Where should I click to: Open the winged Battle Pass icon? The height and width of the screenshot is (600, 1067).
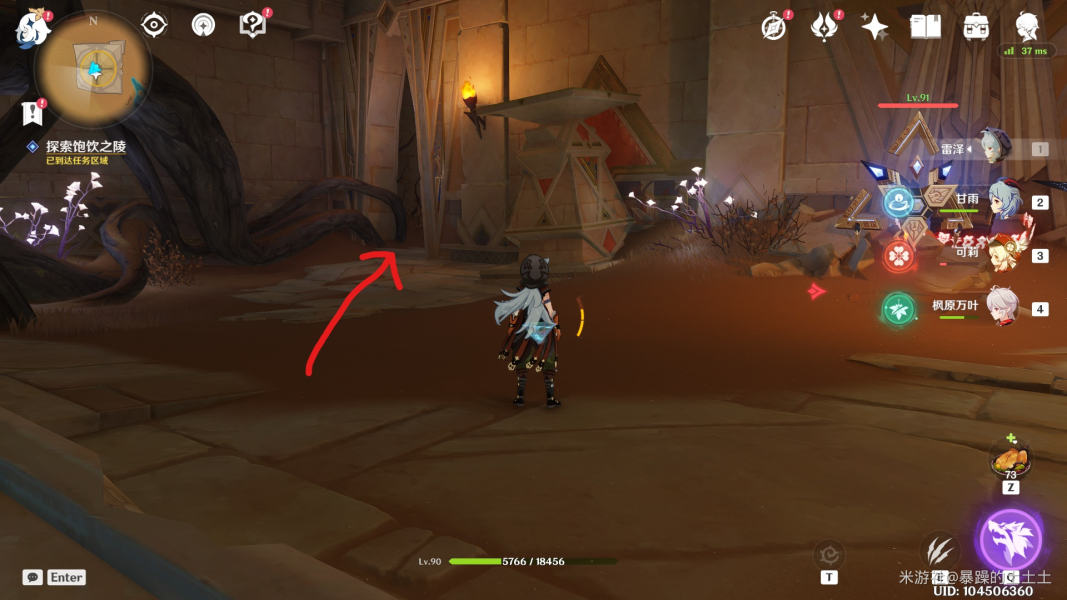[x=824, y=27]
